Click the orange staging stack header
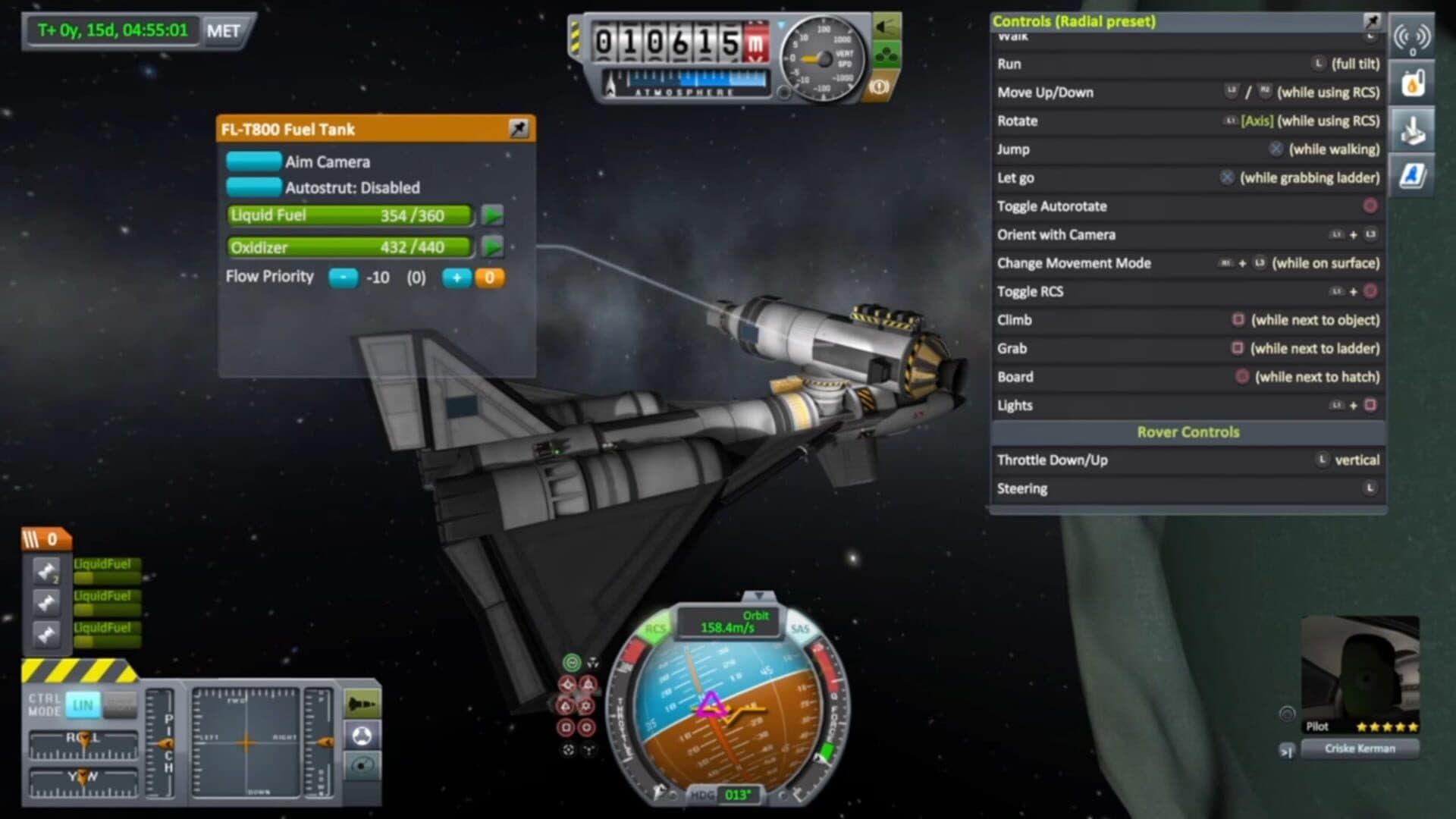Screen dimensions: 1456x819 tap(45, 539)
